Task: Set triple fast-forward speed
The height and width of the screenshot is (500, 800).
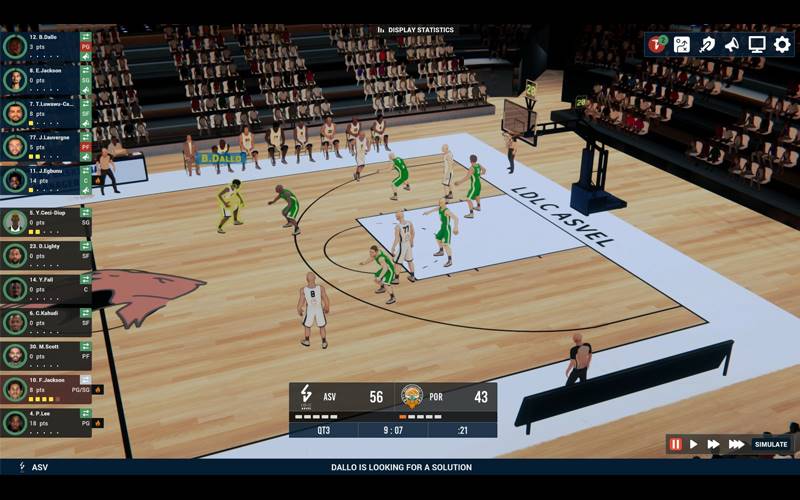Action: [736, 444]
